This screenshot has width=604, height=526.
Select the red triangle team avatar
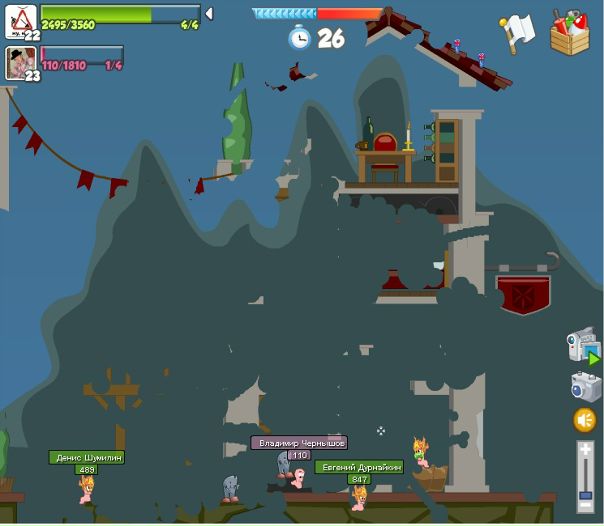pos(22,17)
